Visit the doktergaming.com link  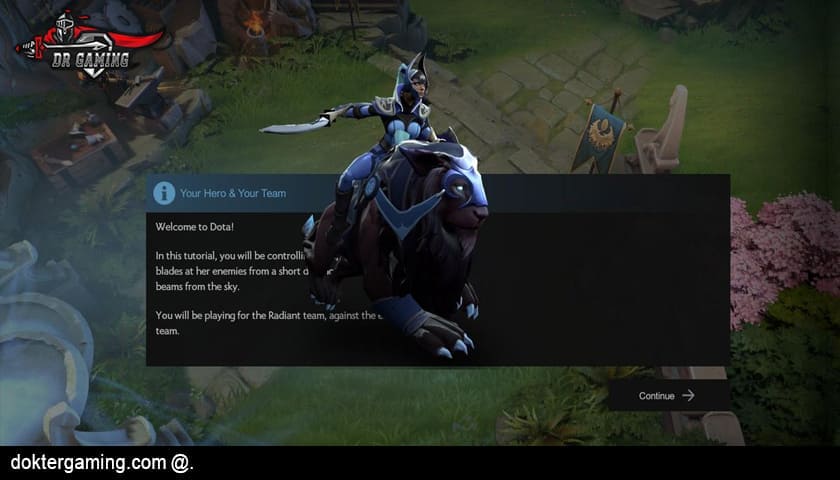point(89,463)
